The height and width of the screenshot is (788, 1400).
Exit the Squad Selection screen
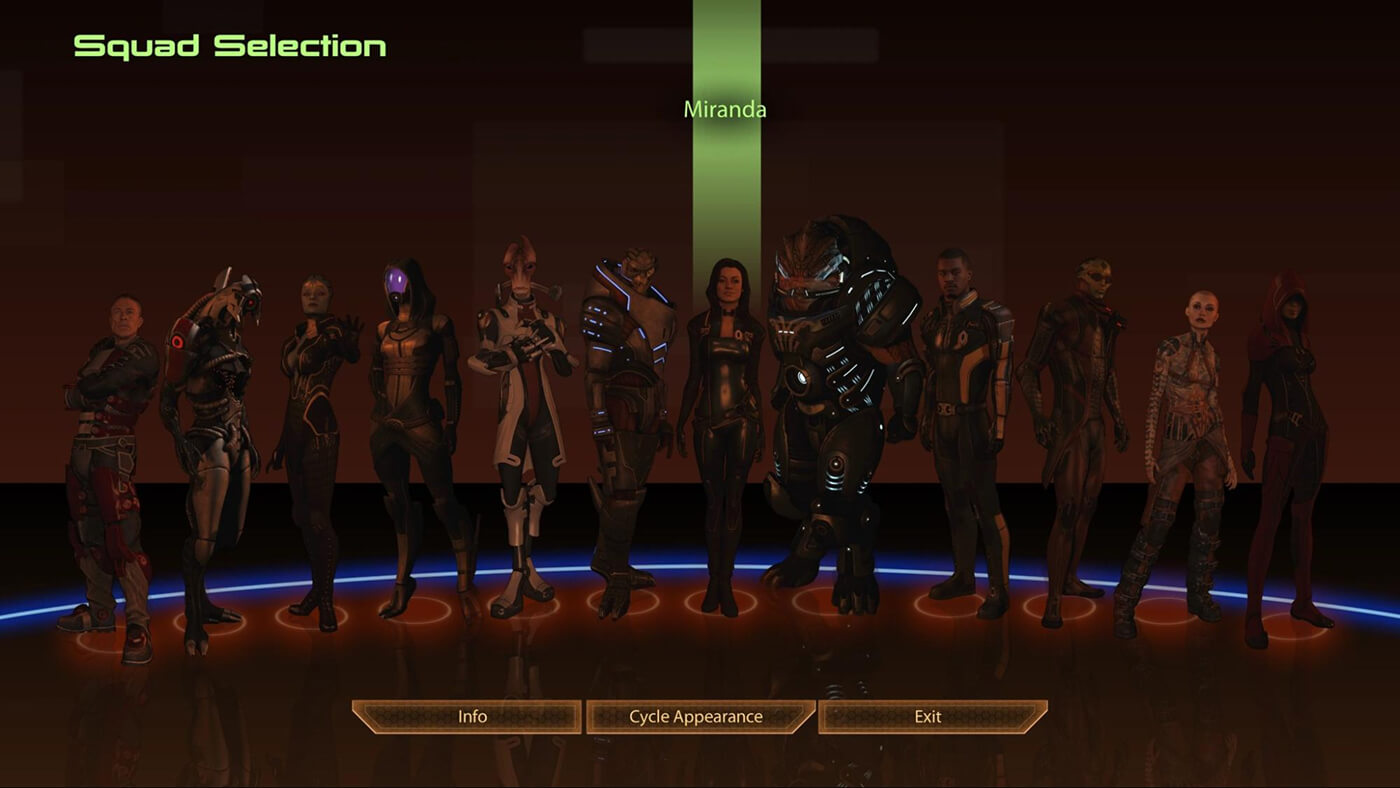(930, 716)
